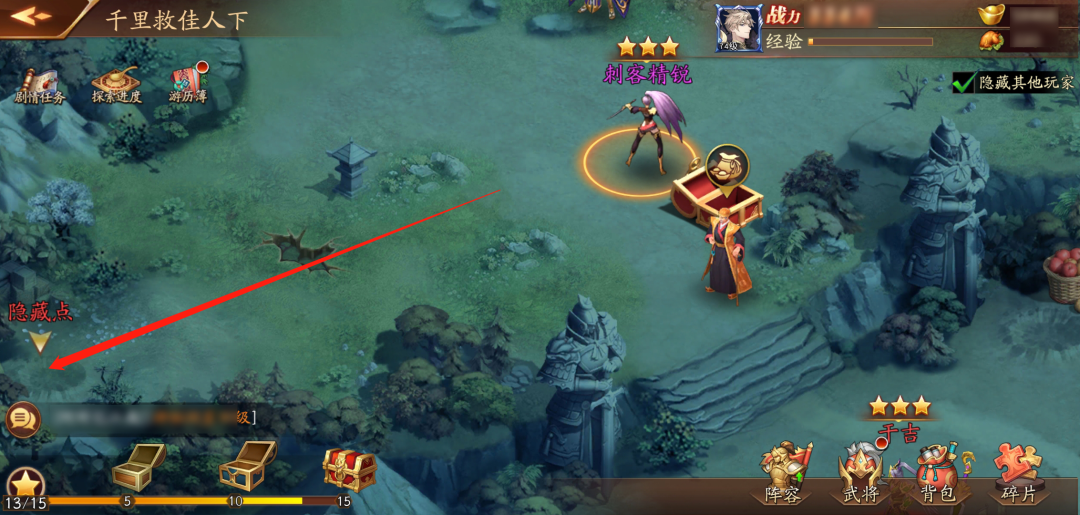Toggle the 隐藏其他玩家 checkbox
The image size is (1080, 515).
(964, 82)
